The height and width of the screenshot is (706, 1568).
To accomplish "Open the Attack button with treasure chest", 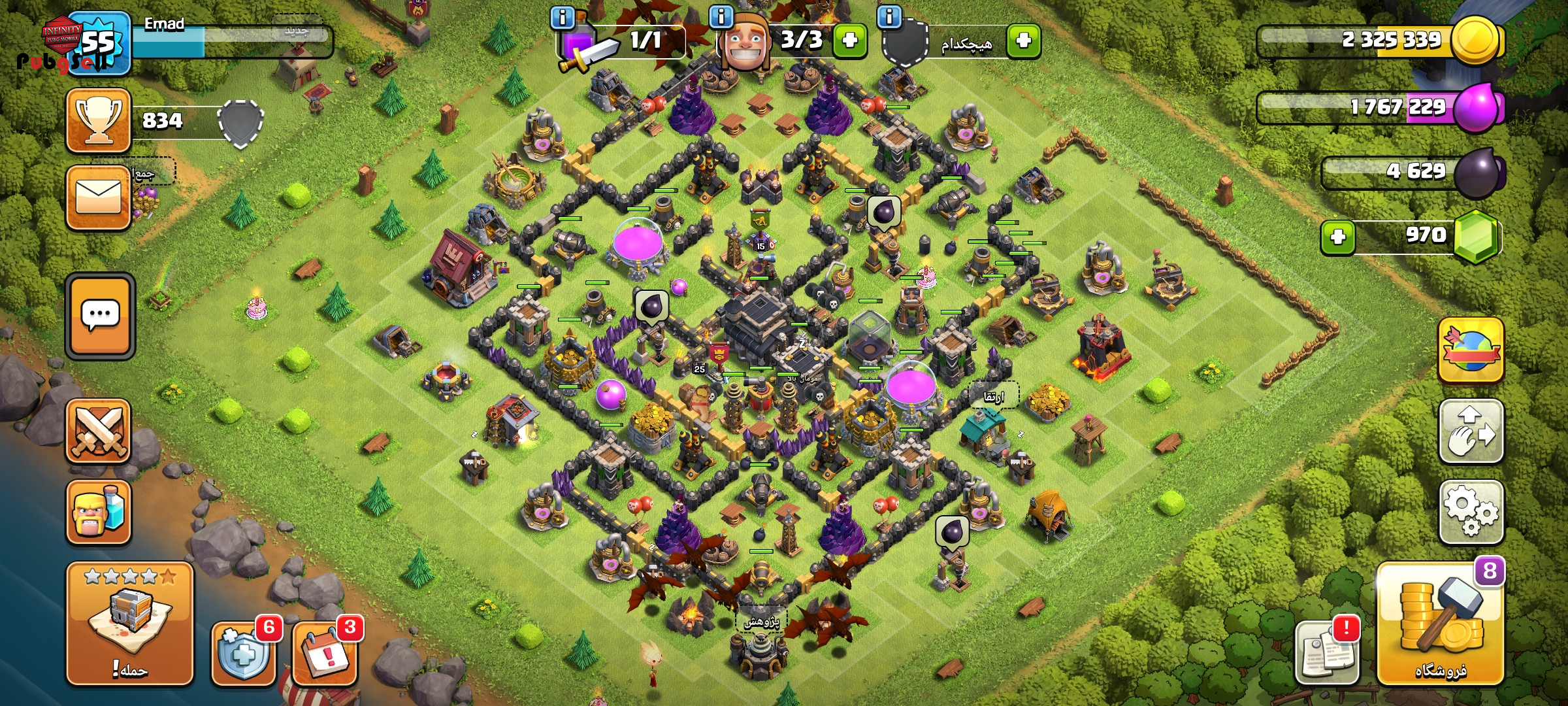I will tap(129, 623).
